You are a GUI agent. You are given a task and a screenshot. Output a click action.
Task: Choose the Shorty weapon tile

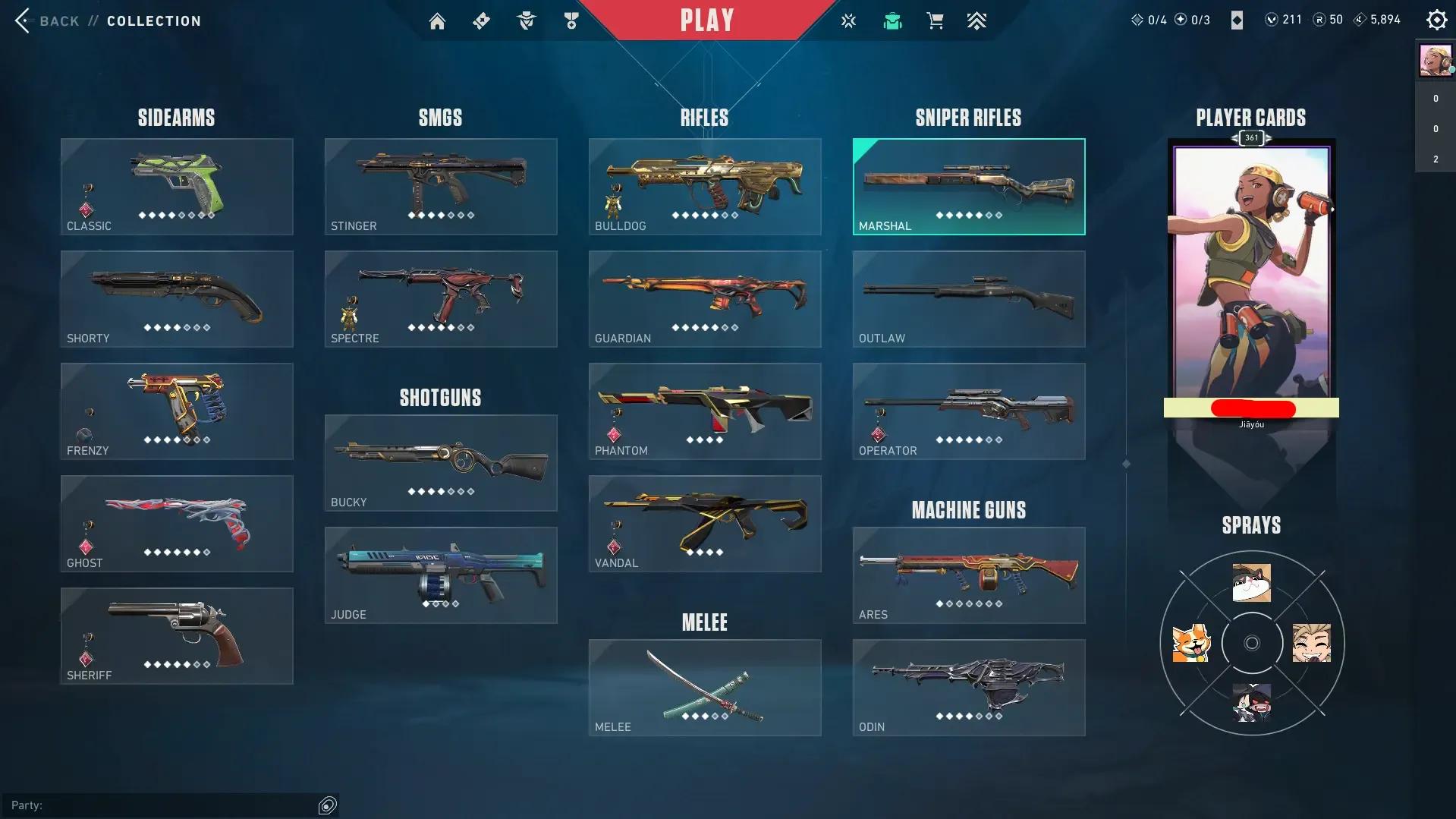click(177, 299)
